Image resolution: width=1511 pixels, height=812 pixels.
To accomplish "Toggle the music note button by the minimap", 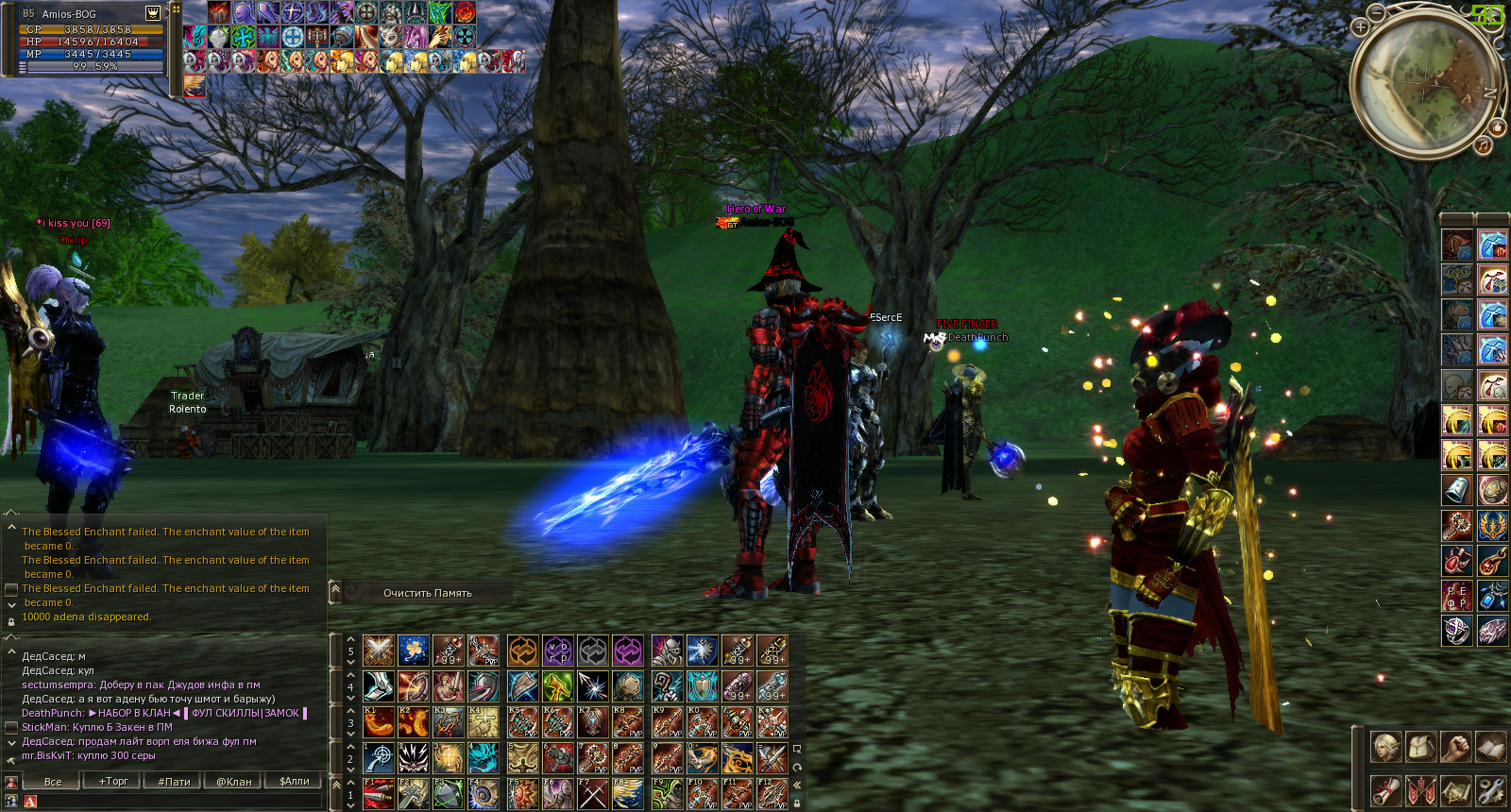I will (1484, 144).
